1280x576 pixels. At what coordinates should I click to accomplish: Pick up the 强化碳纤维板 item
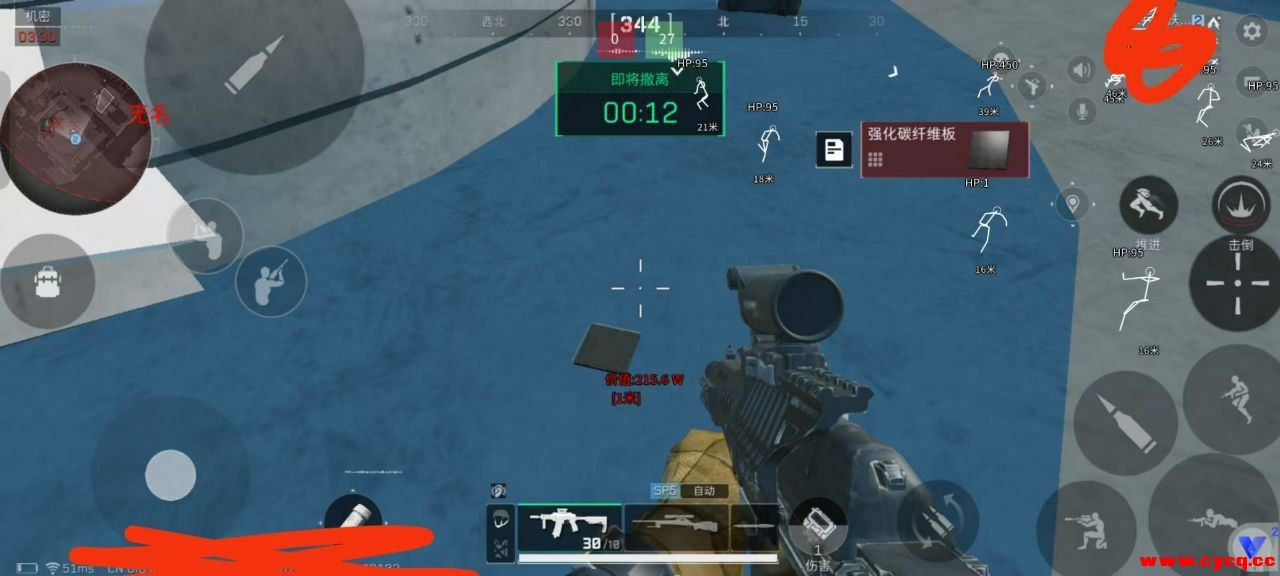pyautogui.click(x=944, y=150)
